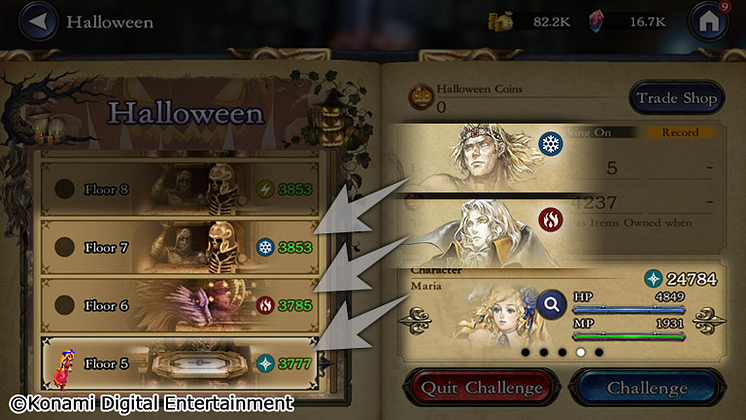The width and height of the screenshot is (746, 420).
Task: Select the first character page dot
Action: coord(523,352)
